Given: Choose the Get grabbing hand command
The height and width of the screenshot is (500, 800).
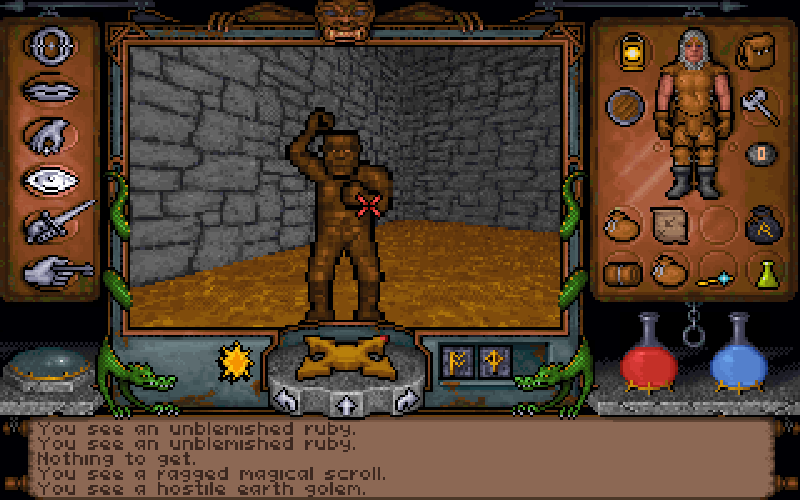Looking at the screenshot, I should click(x=48, y=134).
